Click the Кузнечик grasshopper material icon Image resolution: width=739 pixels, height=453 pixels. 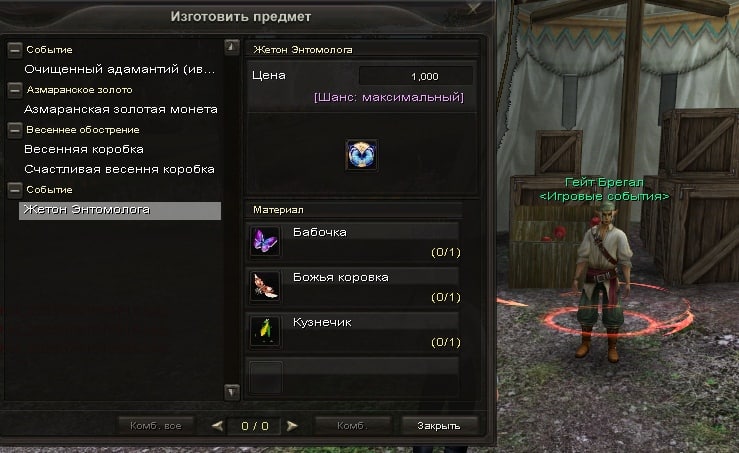tap(265, 329)
